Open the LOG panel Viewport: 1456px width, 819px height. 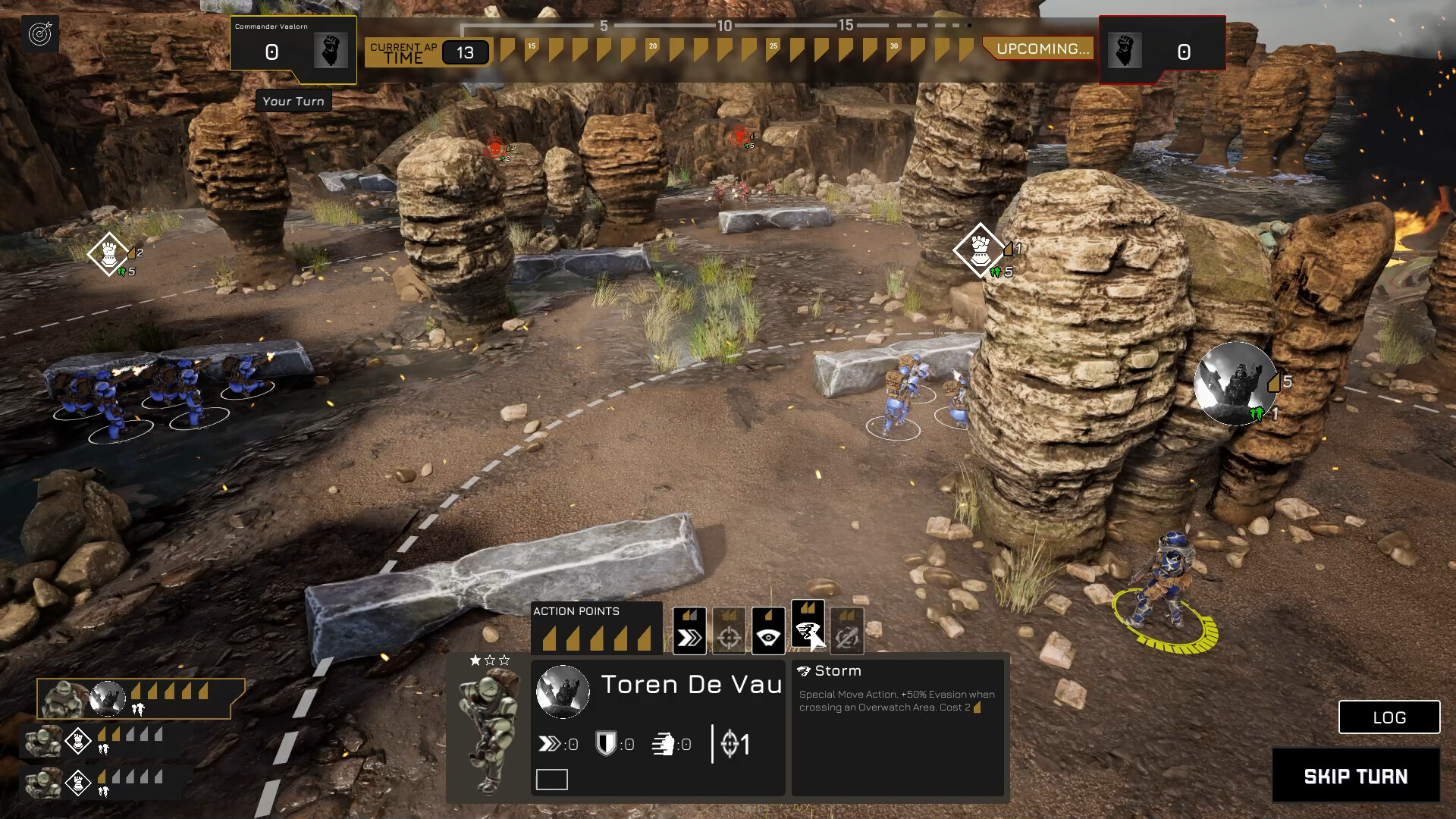click(1389, 717)
